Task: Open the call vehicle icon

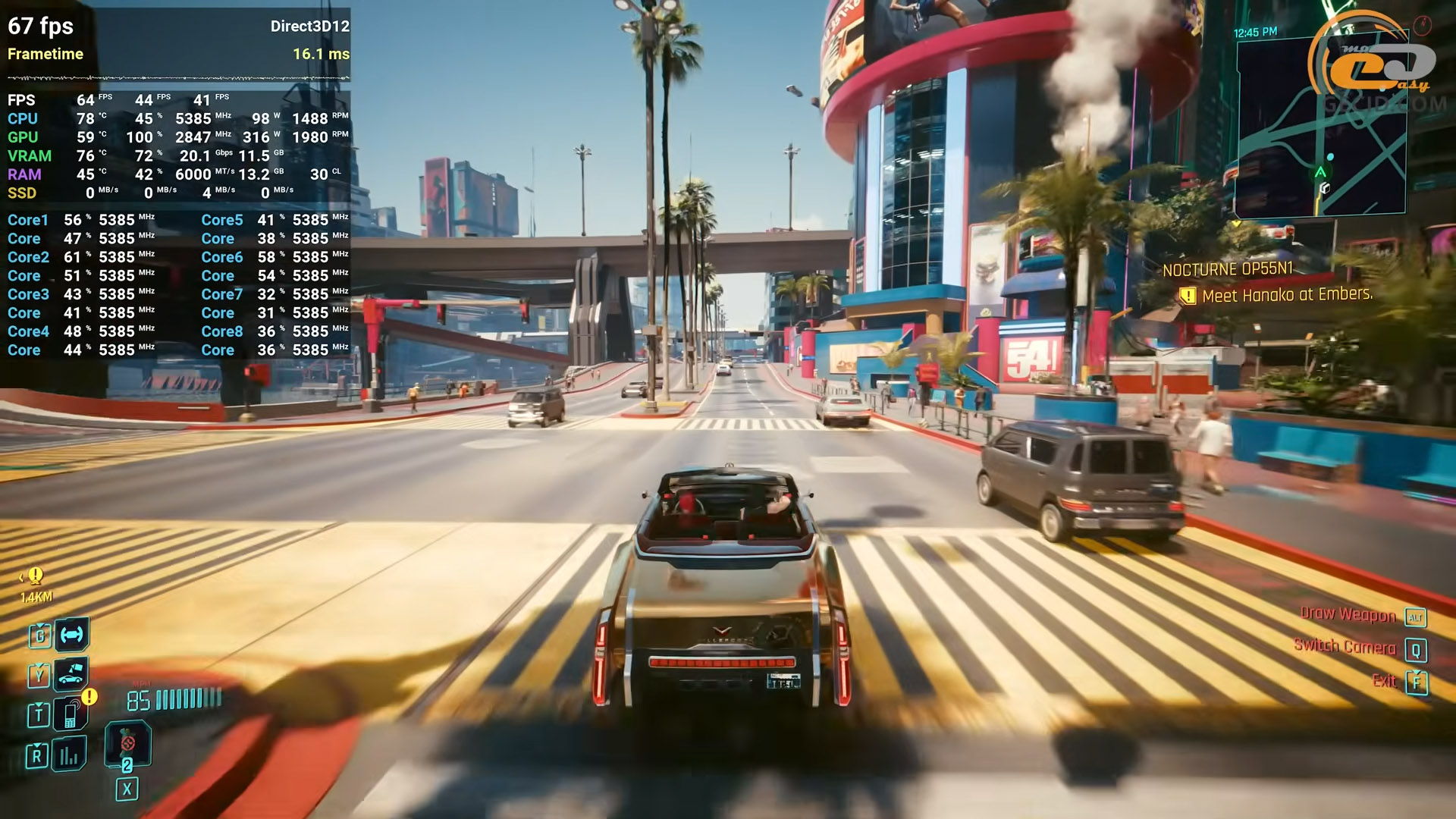Action: click(71, 673)
